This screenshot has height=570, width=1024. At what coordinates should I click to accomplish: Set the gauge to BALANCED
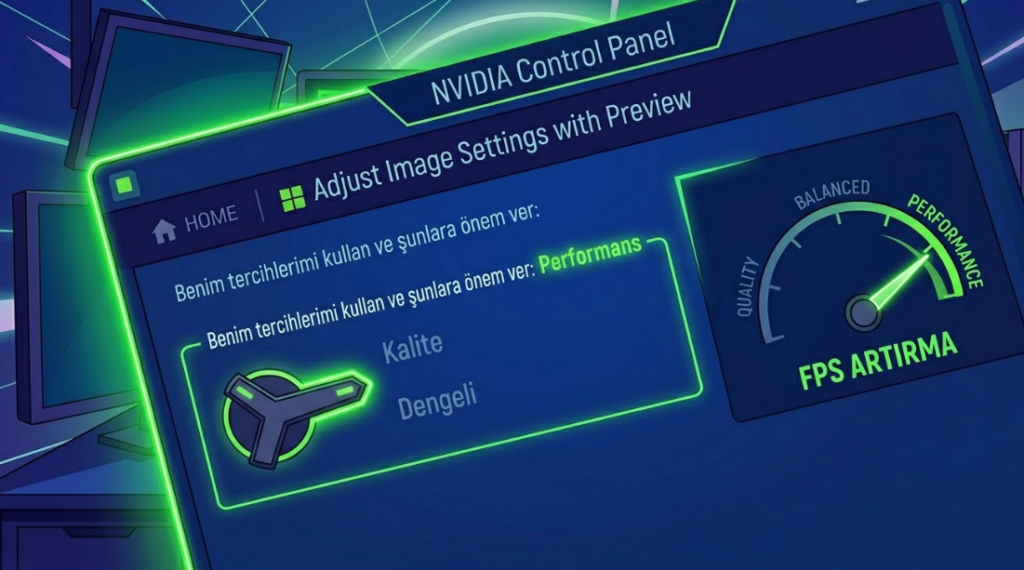[x=832, y=194]
